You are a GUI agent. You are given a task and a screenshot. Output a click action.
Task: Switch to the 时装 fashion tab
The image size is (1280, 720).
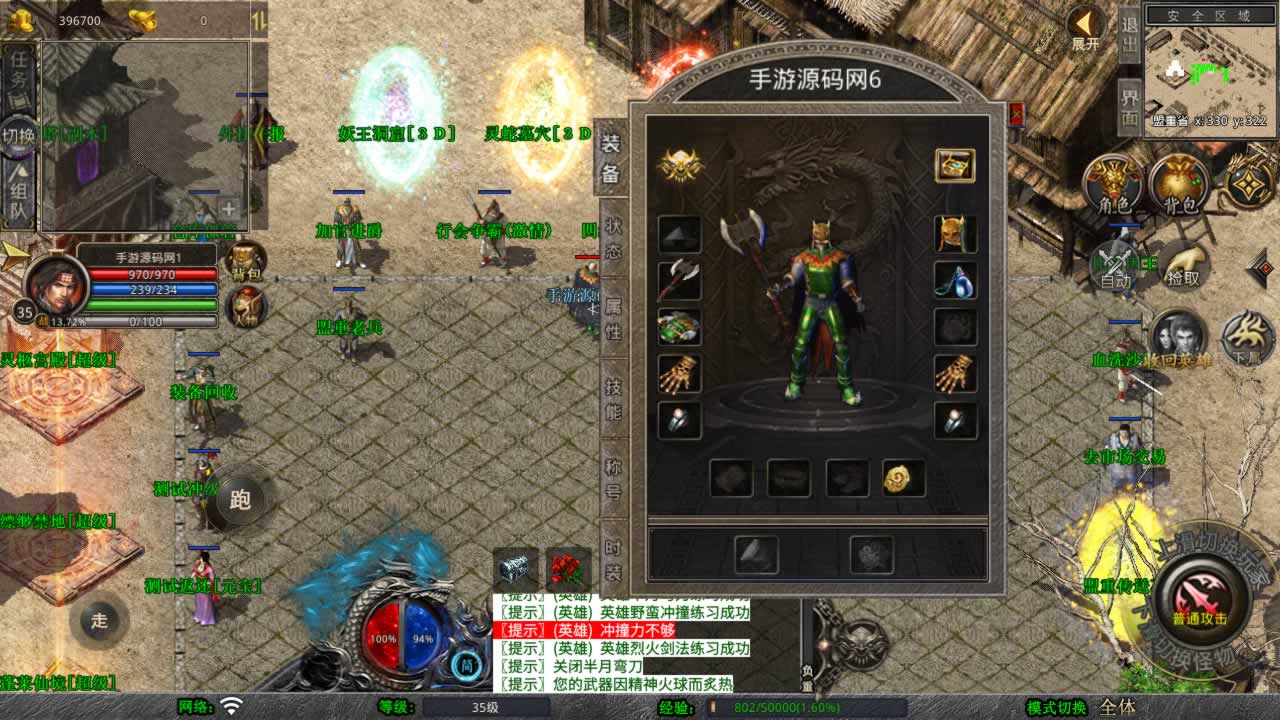[612, 560]
